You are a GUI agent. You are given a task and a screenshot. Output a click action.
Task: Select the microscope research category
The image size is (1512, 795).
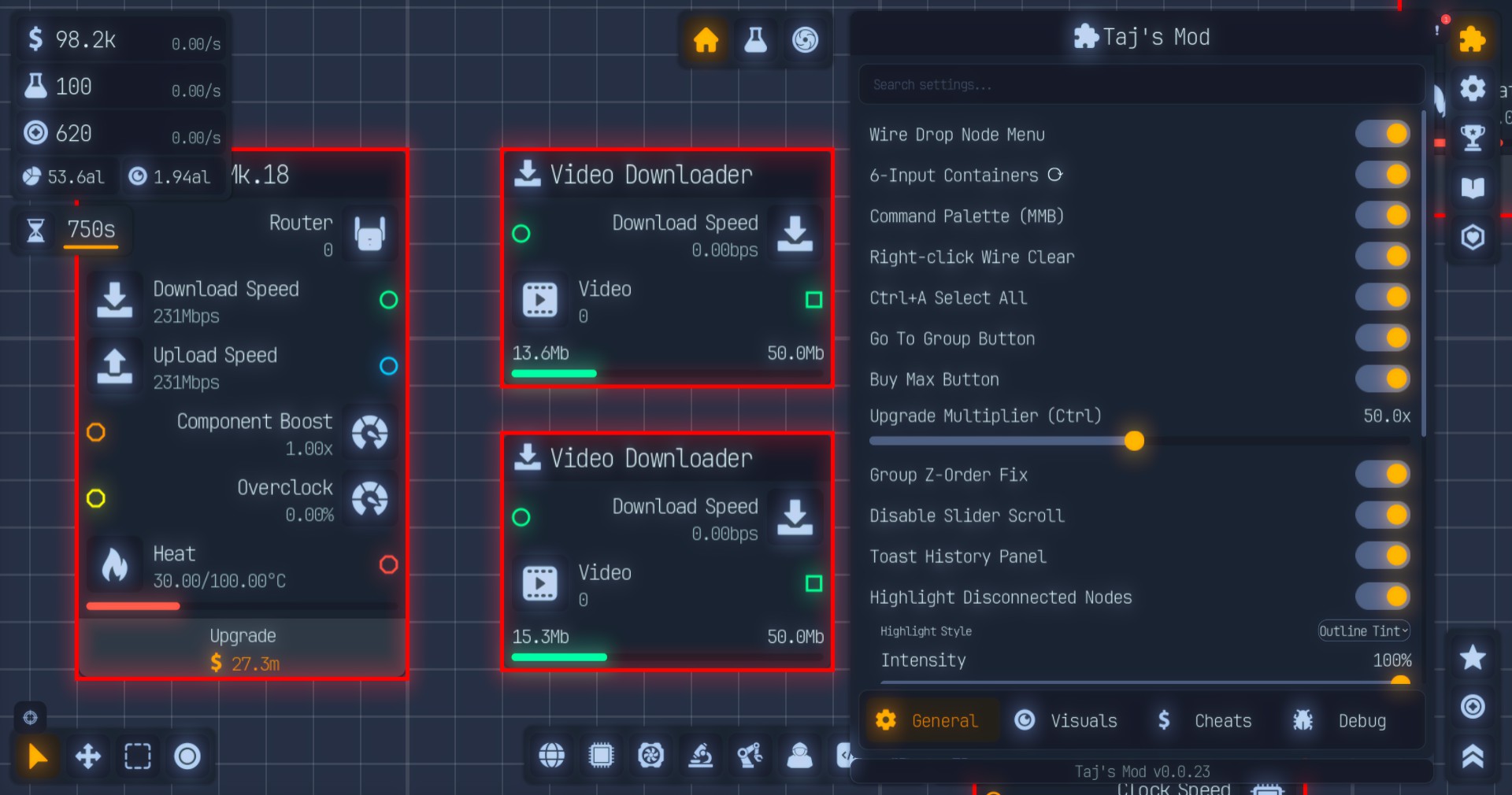coord(699,756)
